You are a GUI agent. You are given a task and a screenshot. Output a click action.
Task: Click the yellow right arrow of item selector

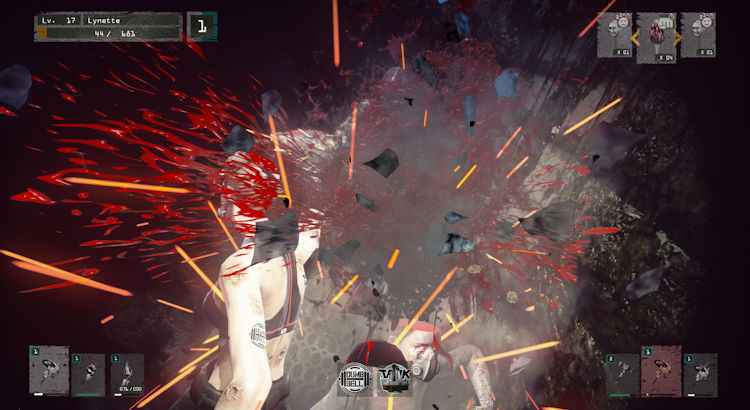click(x=679, y=37)
